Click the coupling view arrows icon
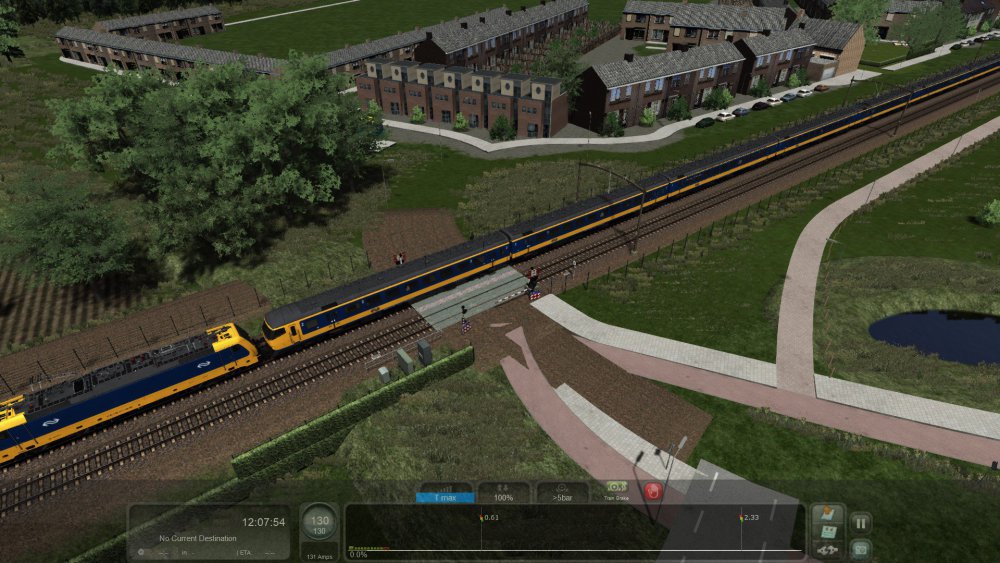This screenshot has height=563, width=1000. tap(828, 550)
